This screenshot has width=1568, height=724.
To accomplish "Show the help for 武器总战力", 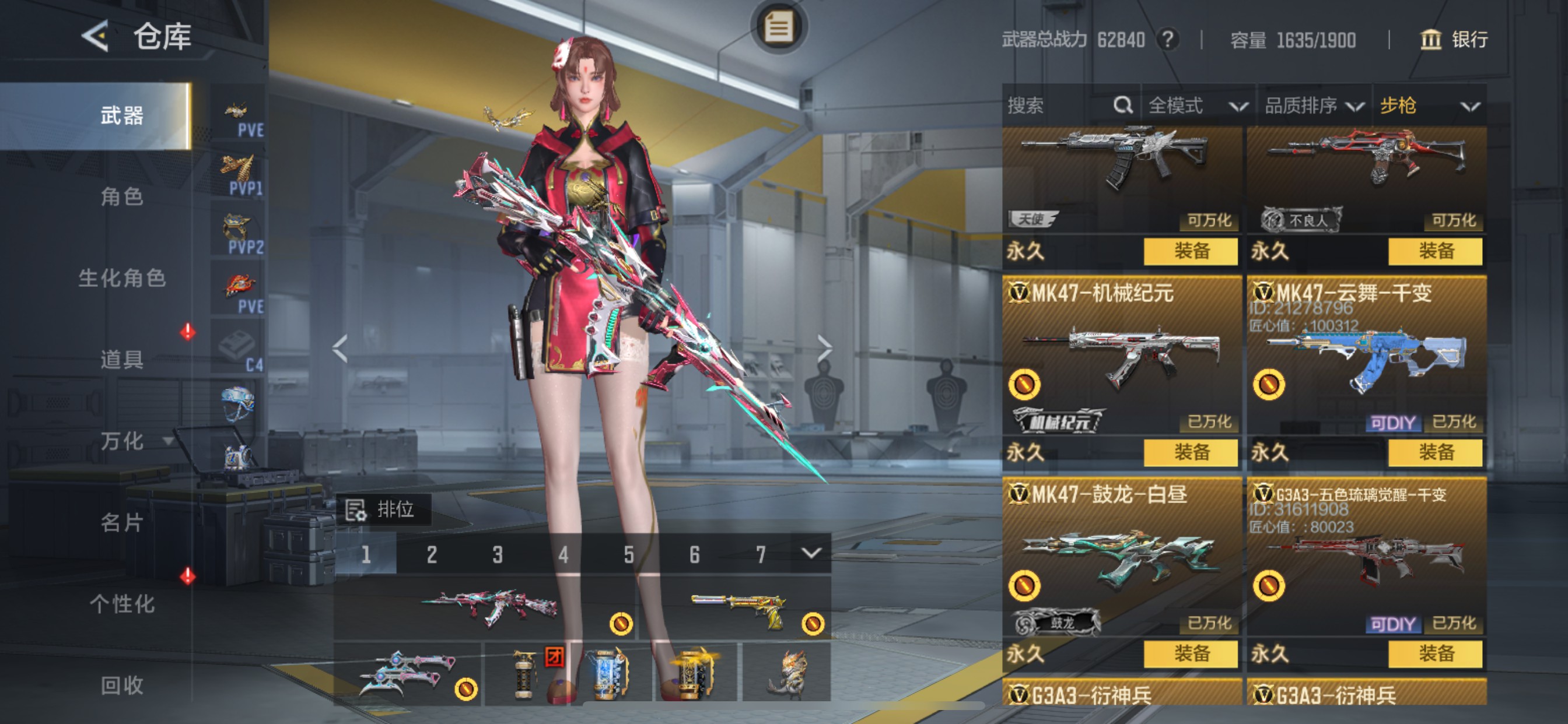I will point(1167,40).
